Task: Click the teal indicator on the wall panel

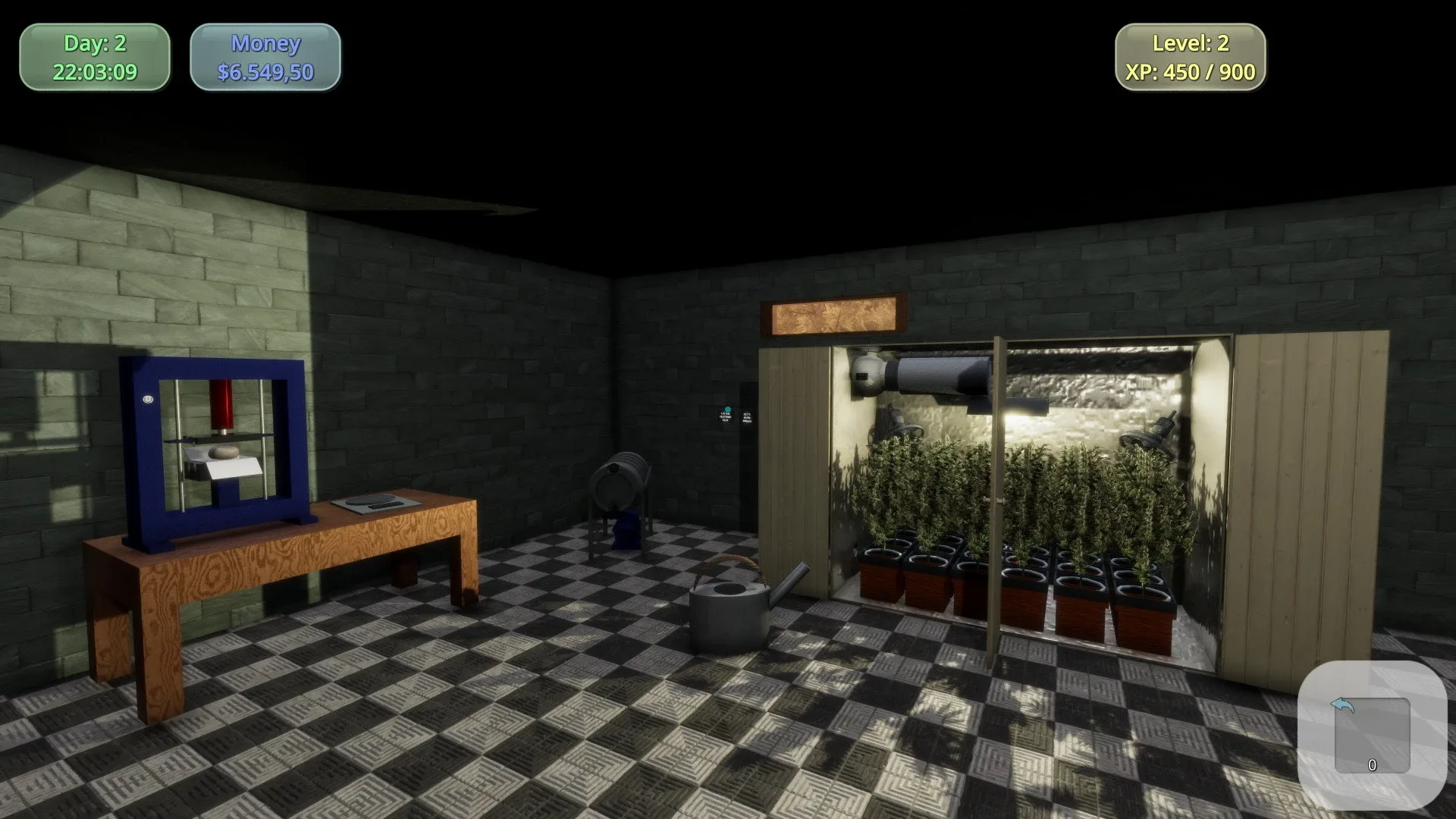Action: (727, 408)
